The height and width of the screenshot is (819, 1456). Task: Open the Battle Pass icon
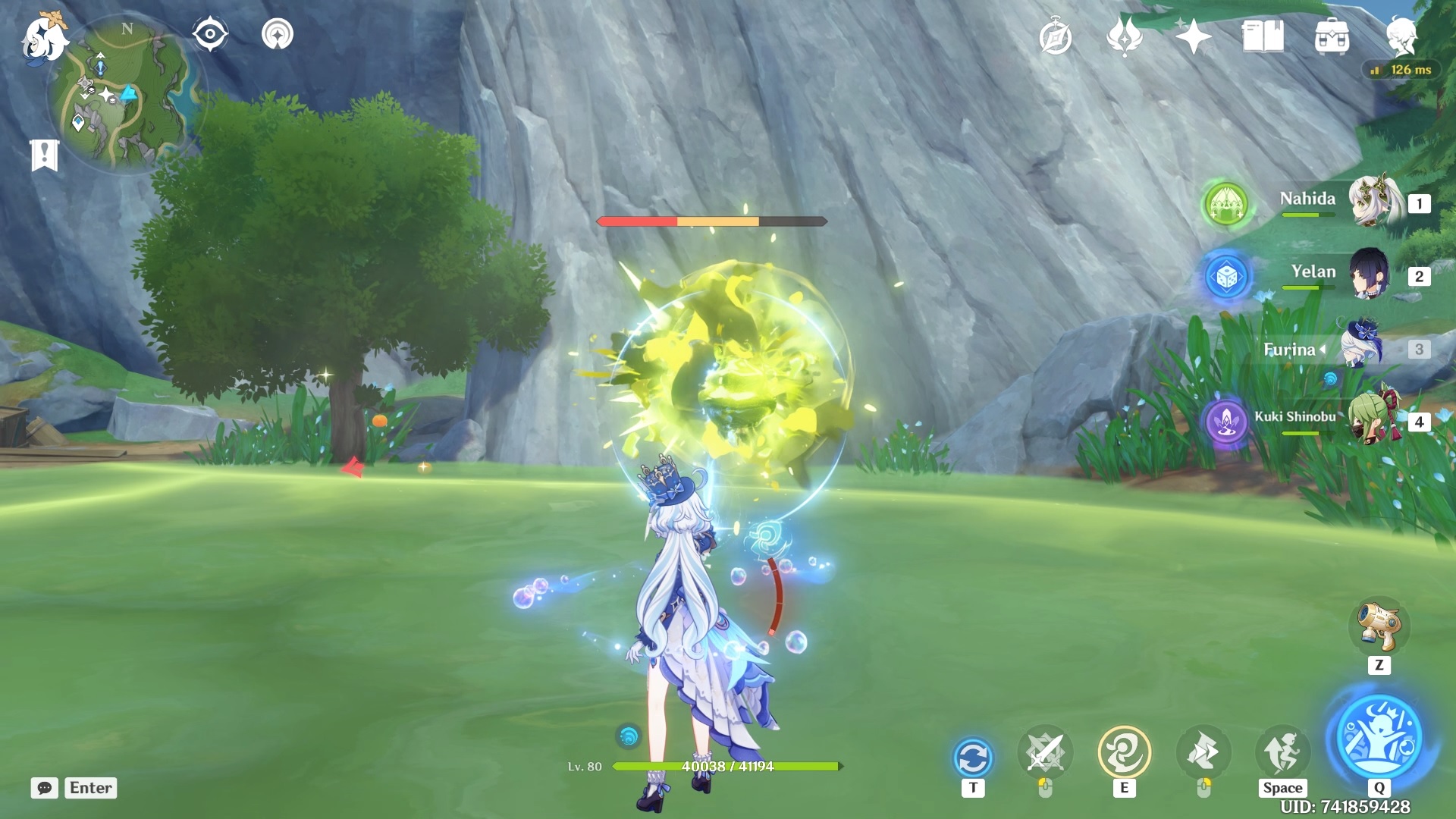[1125, 36]
